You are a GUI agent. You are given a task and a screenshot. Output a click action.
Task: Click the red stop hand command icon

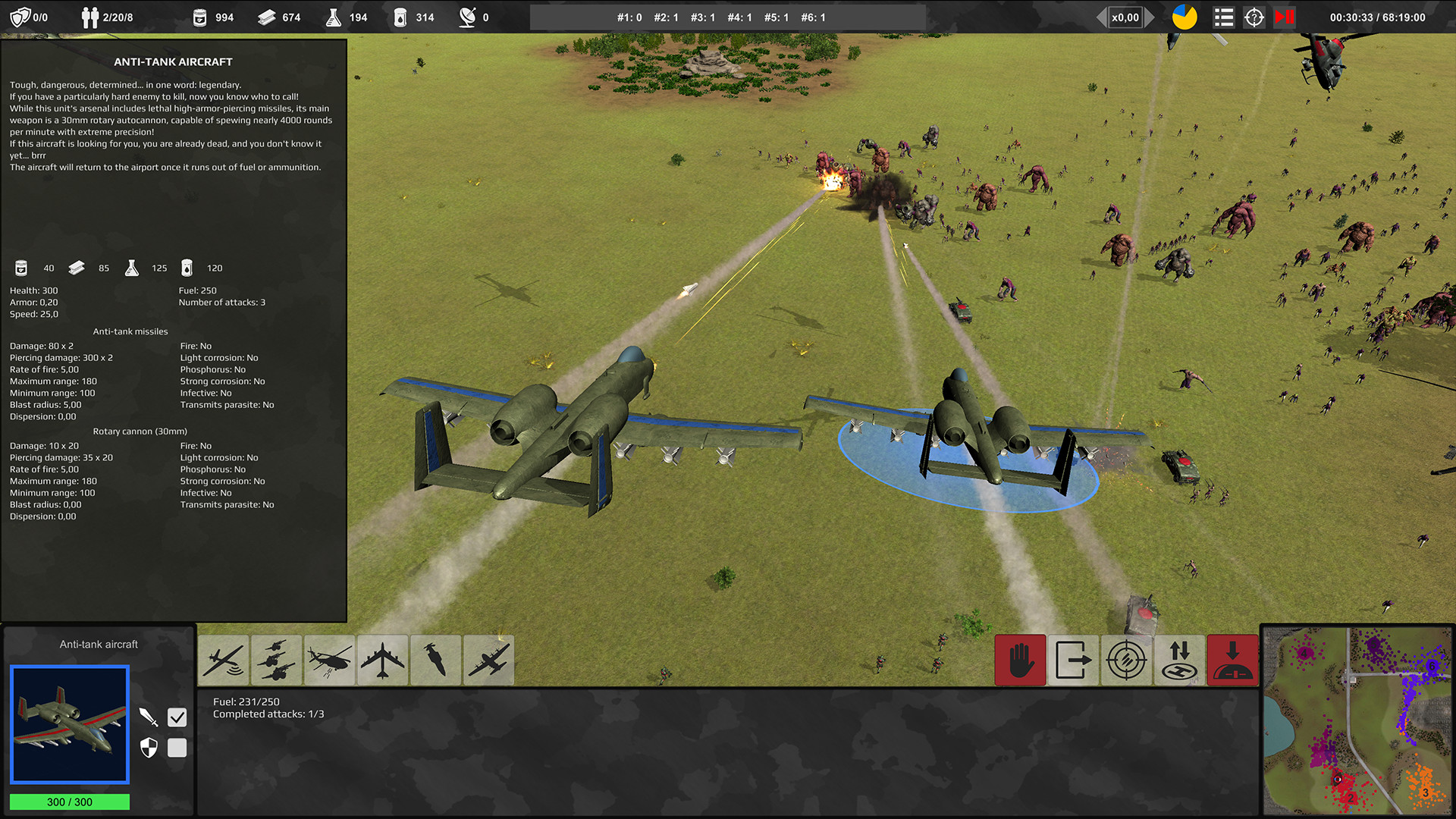click(1020, 660)
